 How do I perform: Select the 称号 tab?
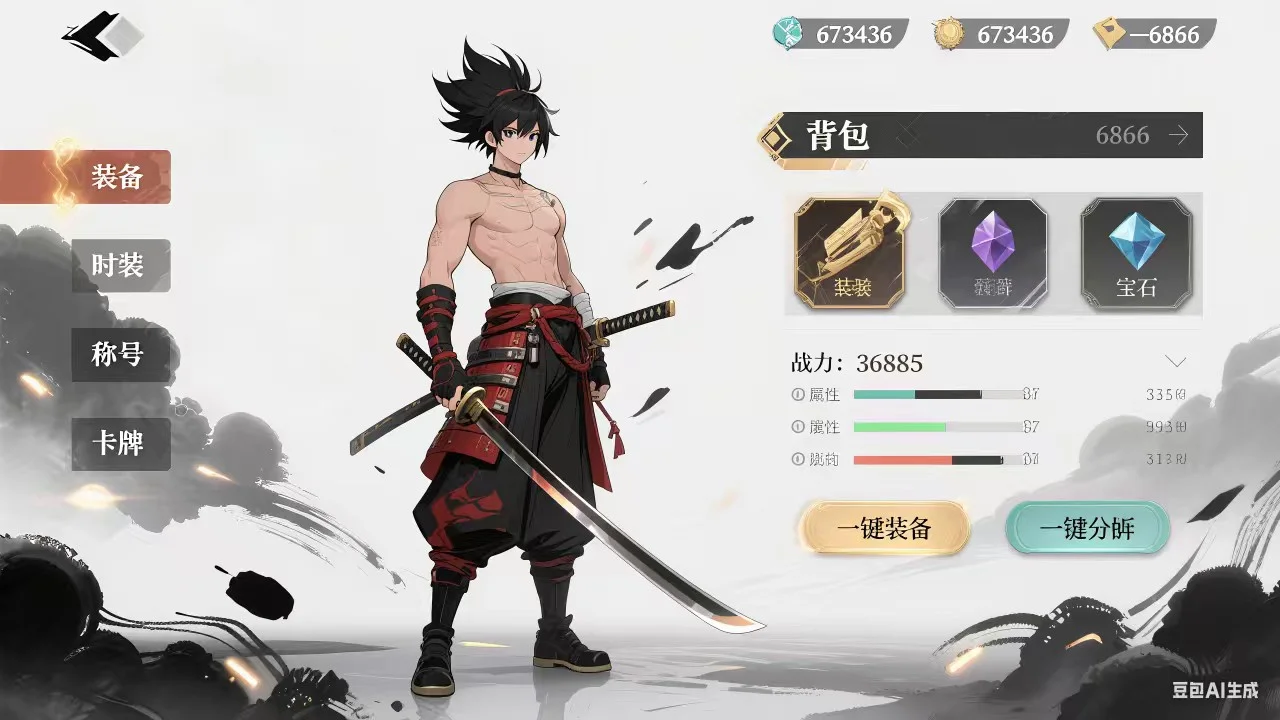(x=120, y=354)
